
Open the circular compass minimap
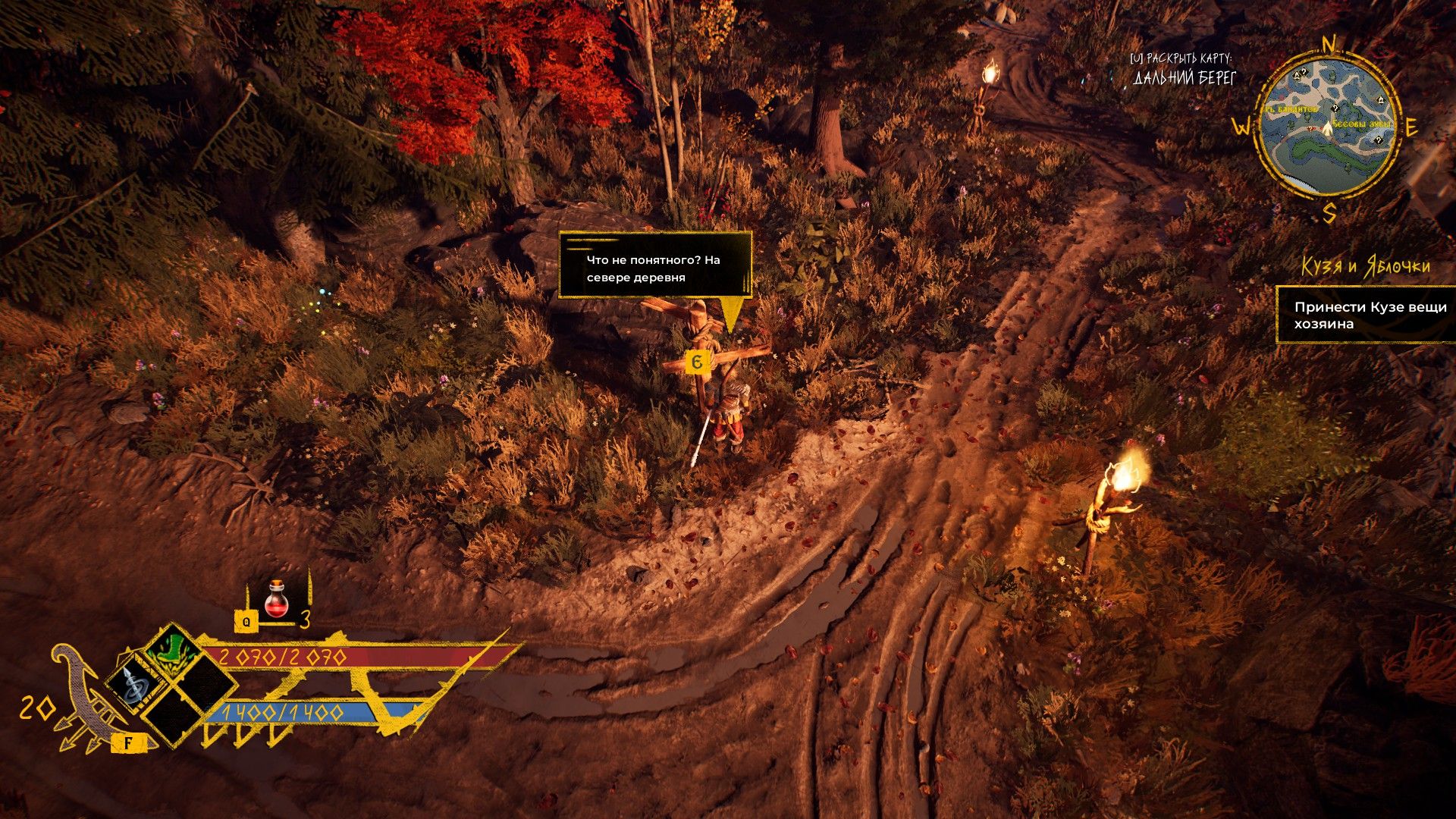(1326, 126)
